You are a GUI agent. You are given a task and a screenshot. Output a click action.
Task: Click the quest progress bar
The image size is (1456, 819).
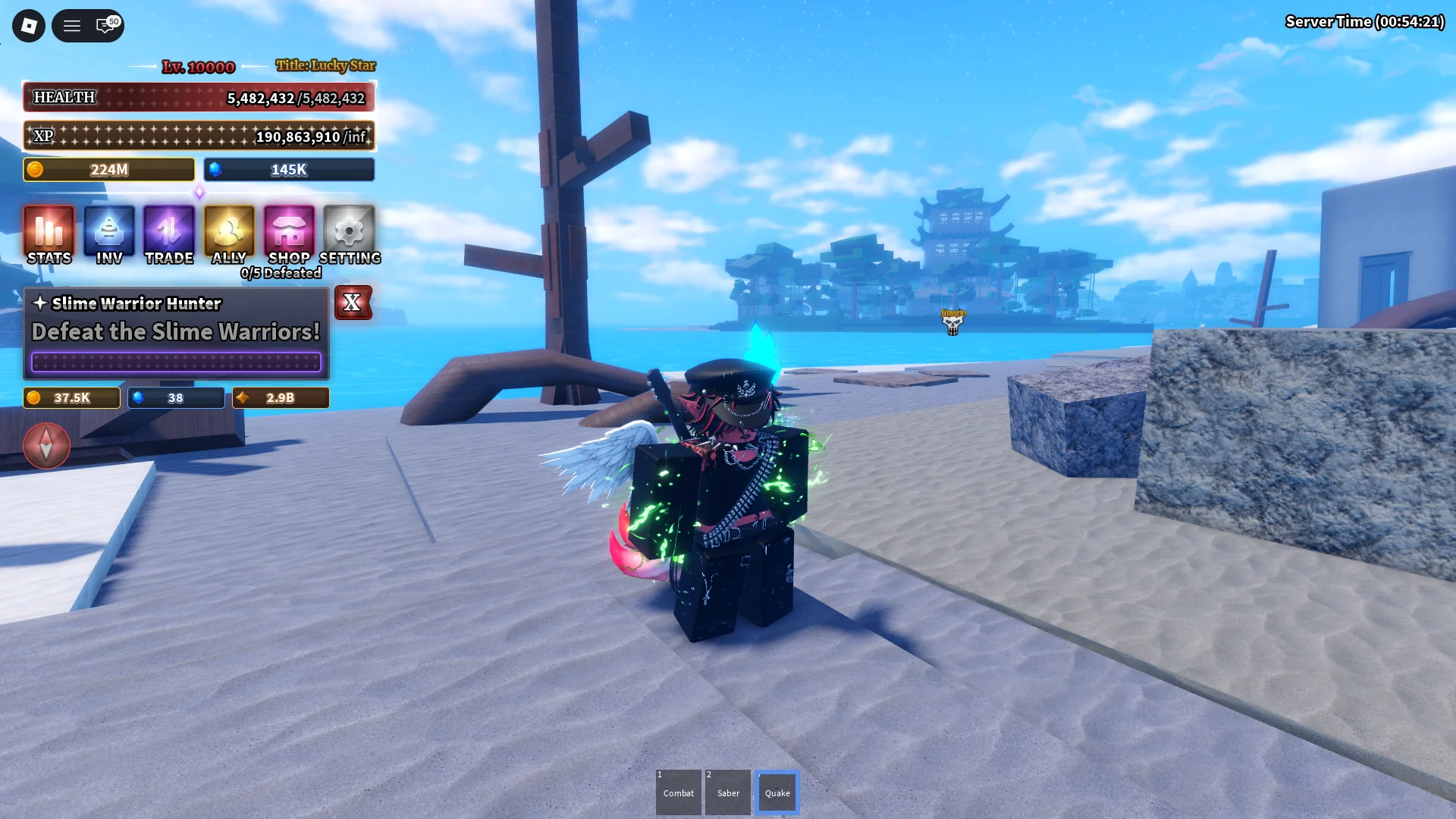[x=176, y=362]
